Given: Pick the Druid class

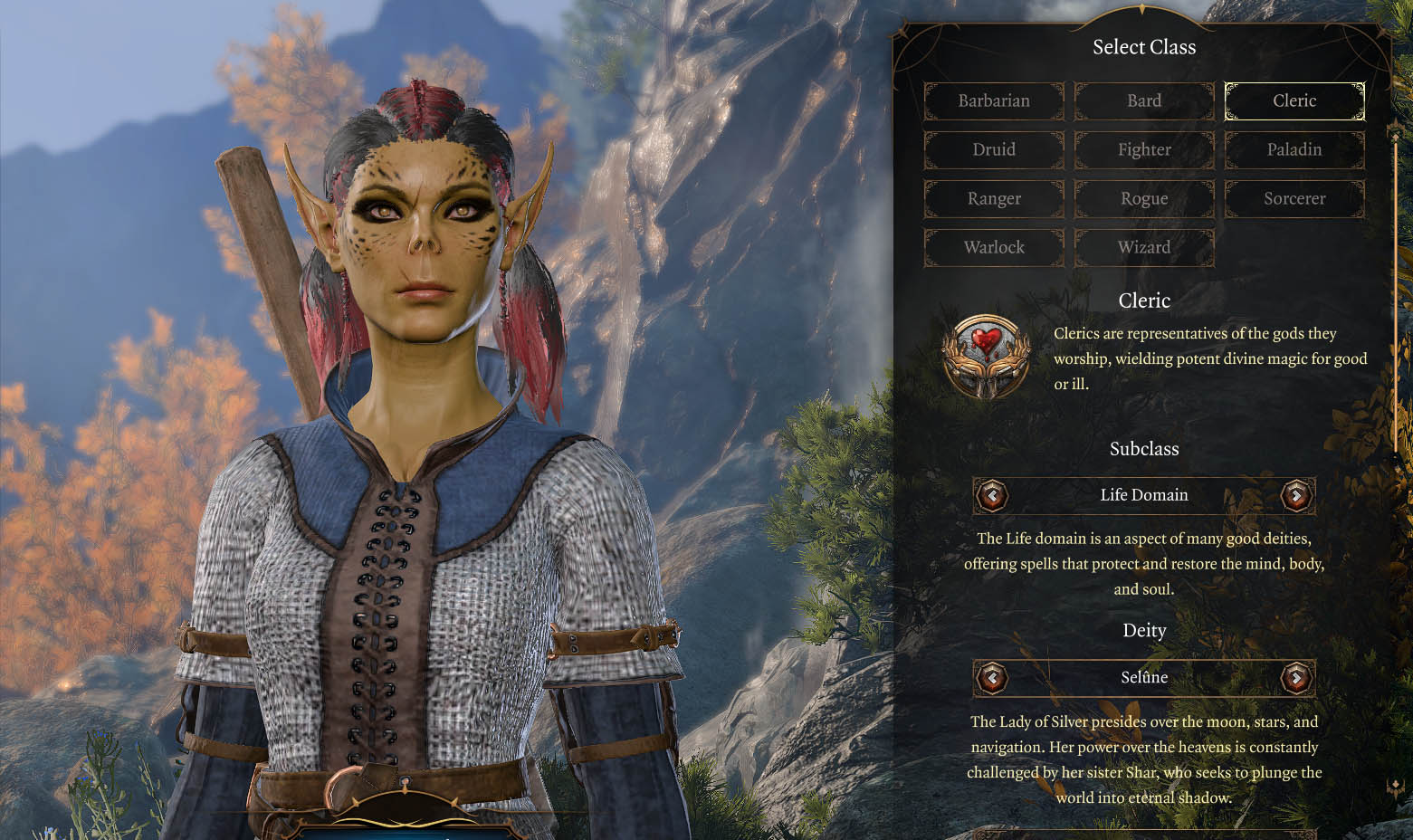Looking at the screenshot, I should 994,149.
